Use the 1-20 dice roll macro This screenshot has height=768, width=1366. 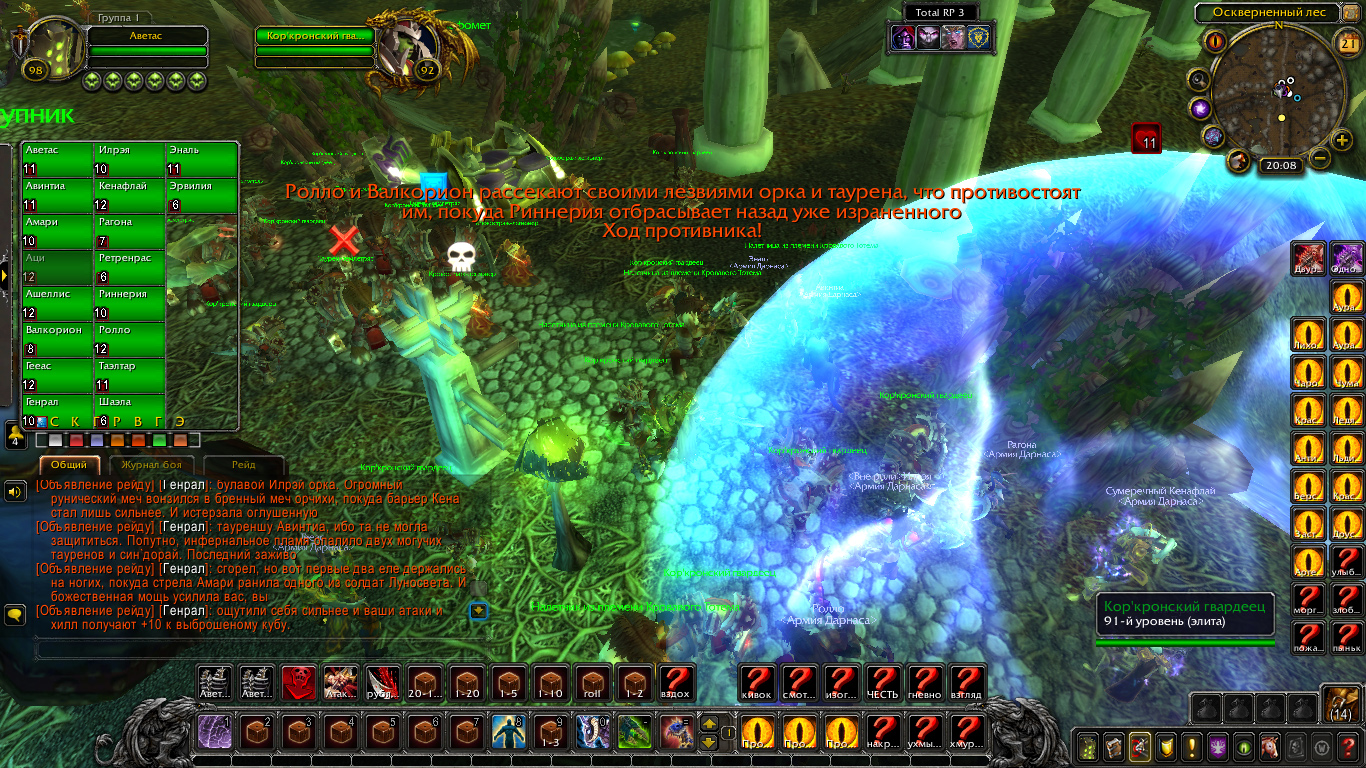point(468,683)
